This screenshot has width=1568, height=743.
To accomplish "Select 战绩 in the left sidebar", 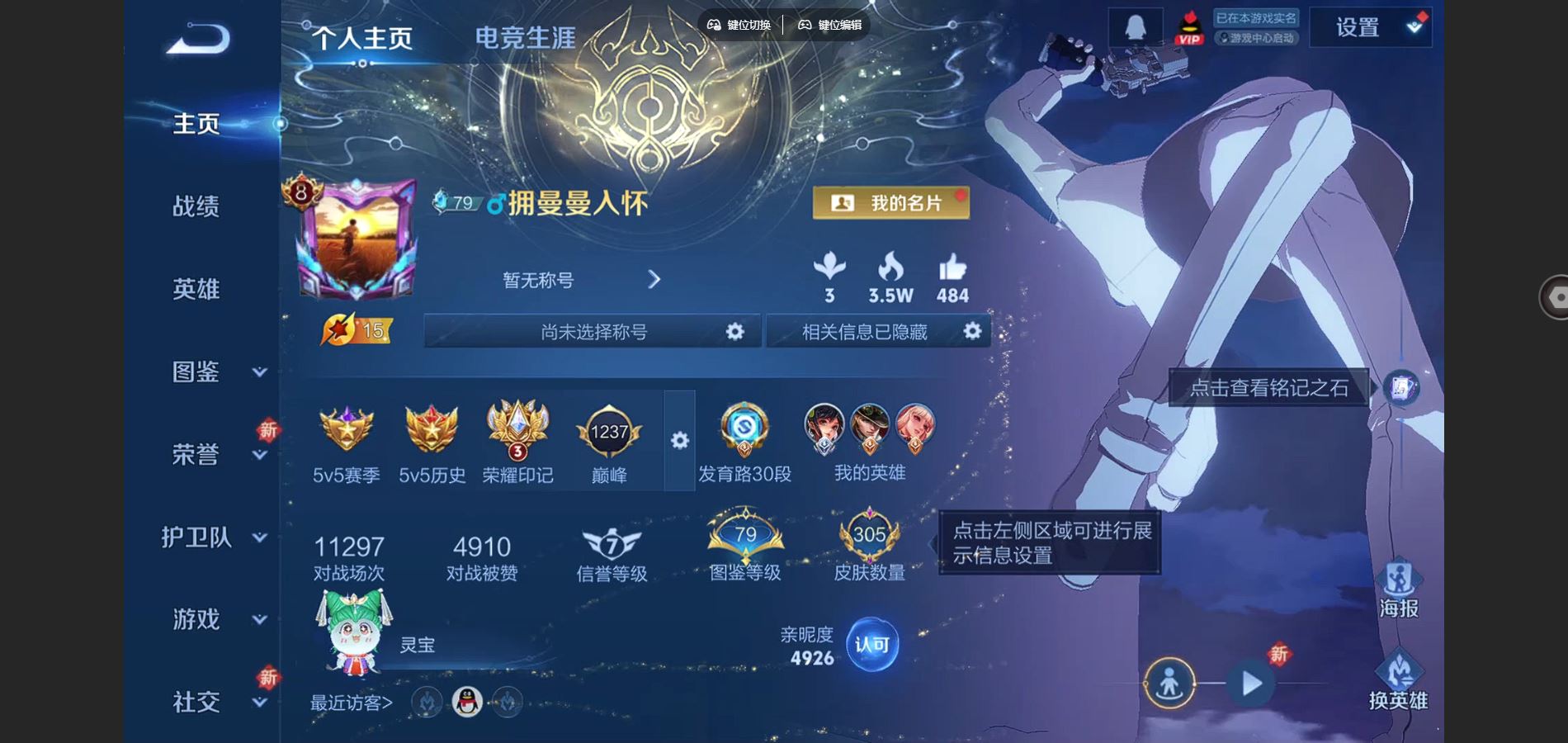I will [x=196, y=207].
